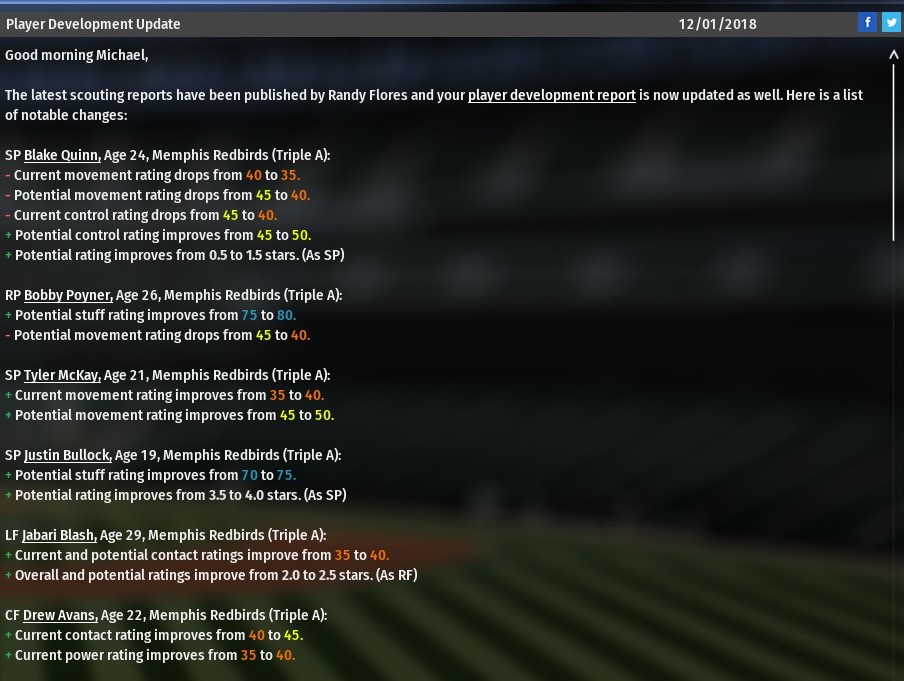The width and height of the screenshot is (904, 681).
Task: Open Blake Quinn's player profile
Action: tap(62, 155)
